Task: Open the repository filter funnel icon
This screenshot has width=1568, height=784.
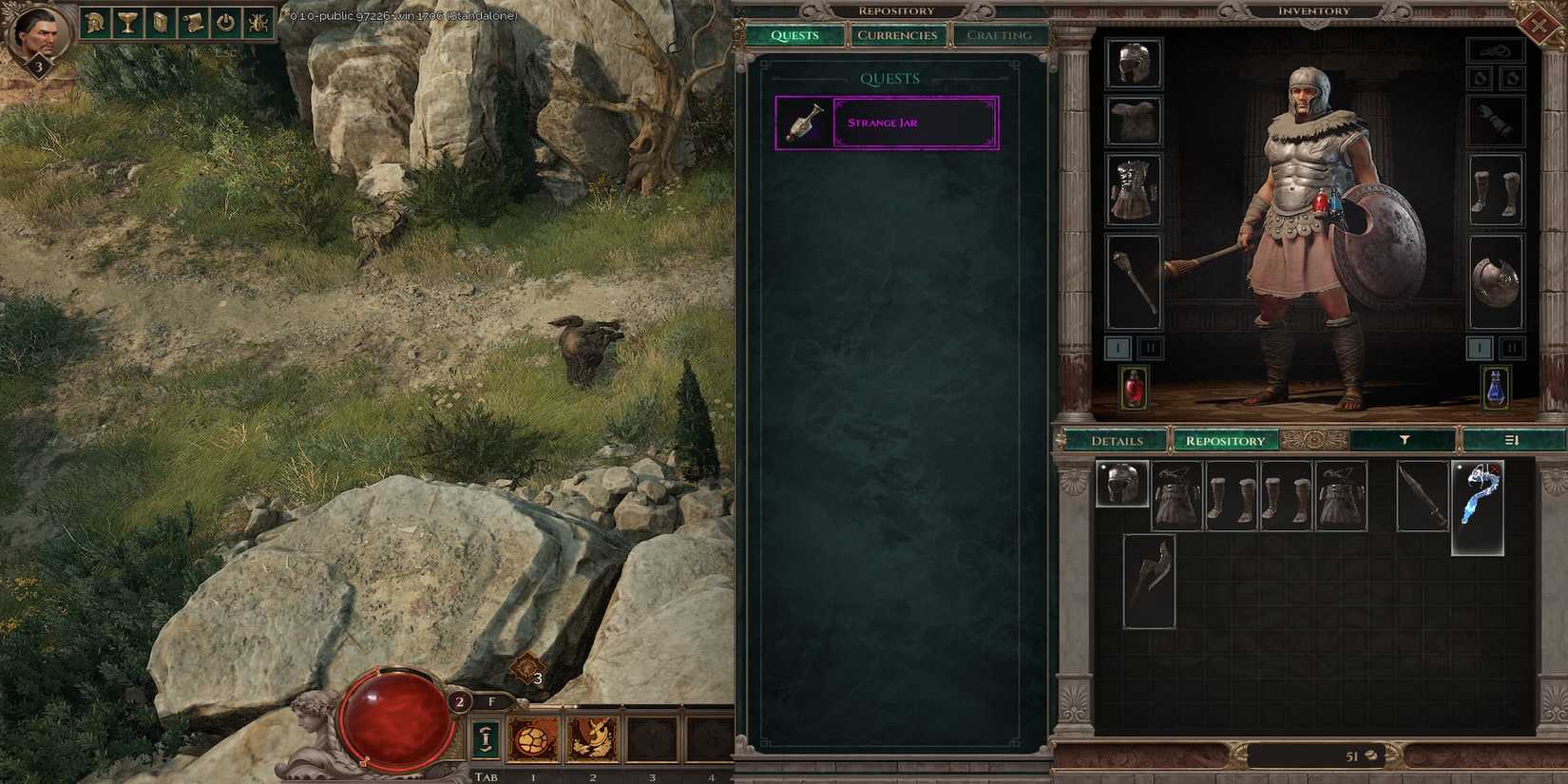Action: click(1402, 440)
